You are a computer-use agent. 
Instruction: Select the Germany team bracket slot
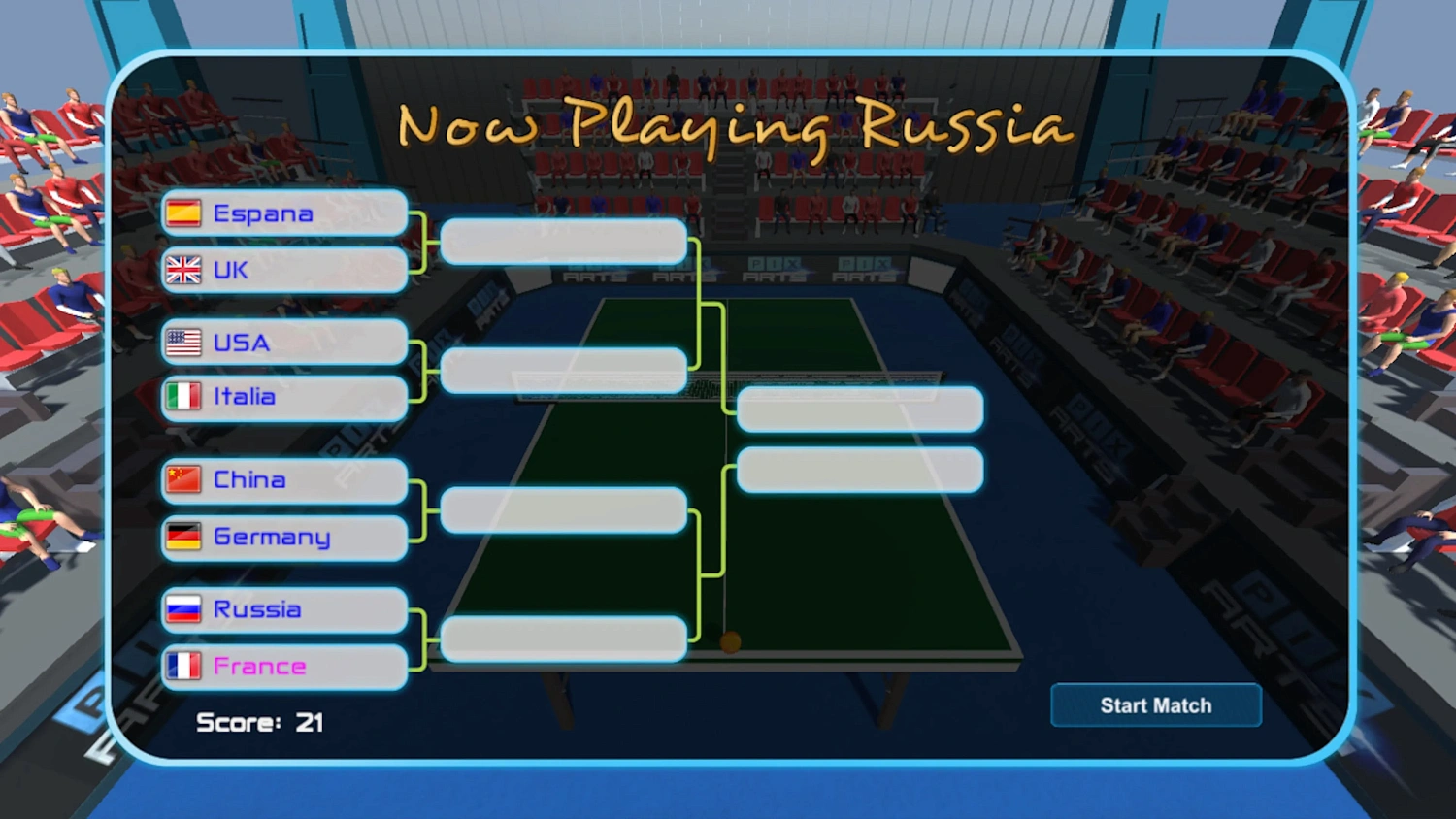[283, 537]
